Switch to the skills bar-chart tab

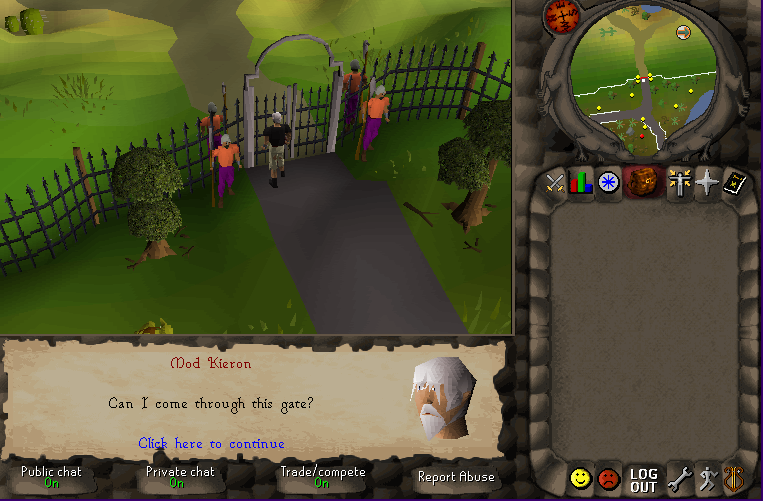[581, 183]
